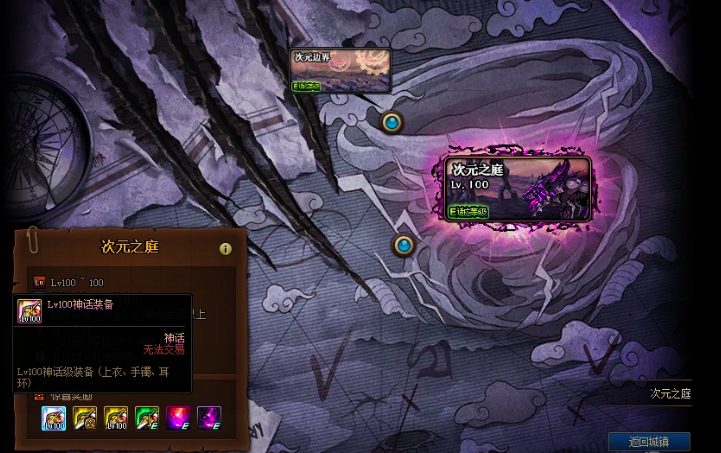Choose the 次元边界 dungeon card
The width and height of the screenshot is (721, 453).
(340, 70)
